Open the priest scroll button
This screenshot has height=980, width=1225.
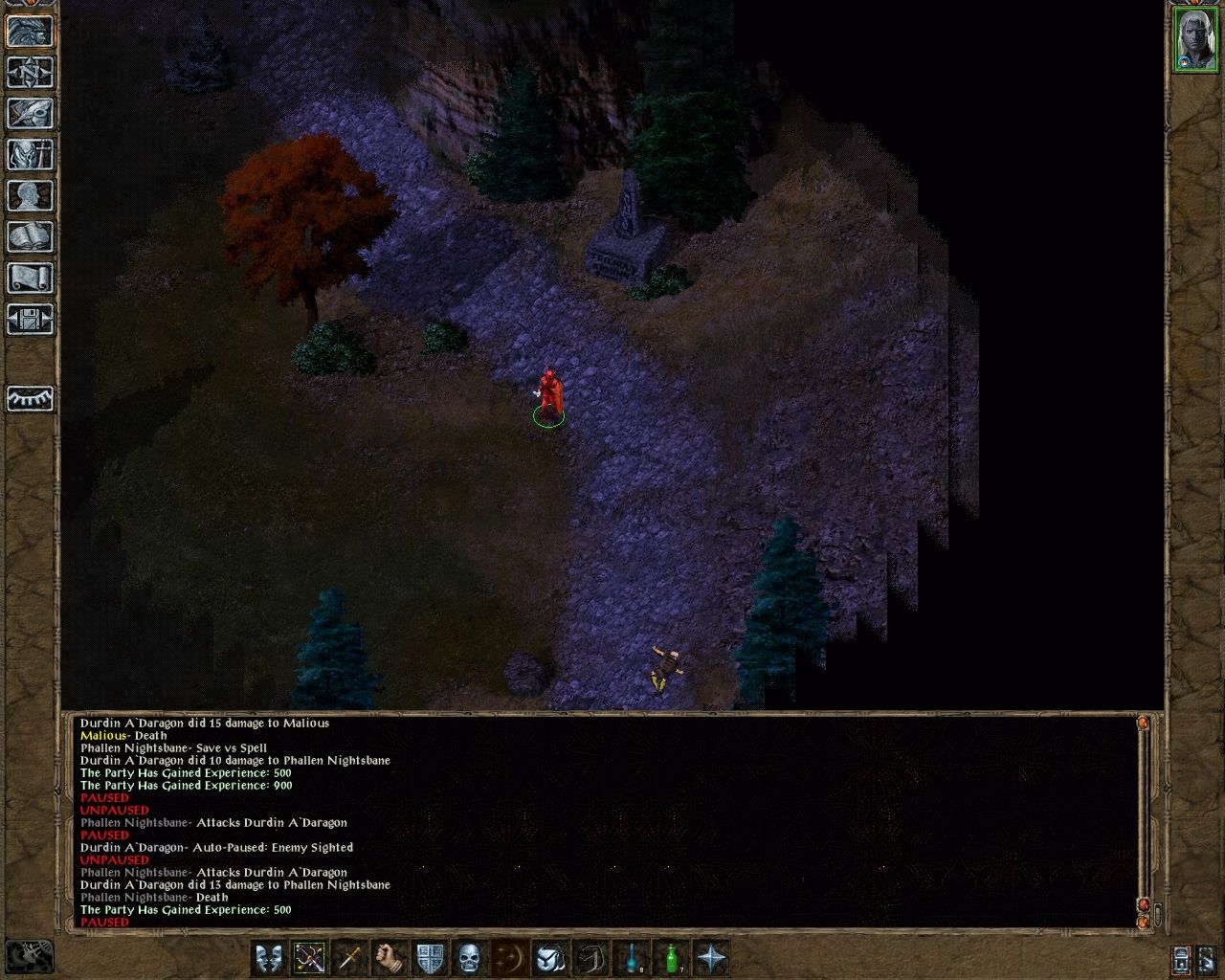point(31,278)
